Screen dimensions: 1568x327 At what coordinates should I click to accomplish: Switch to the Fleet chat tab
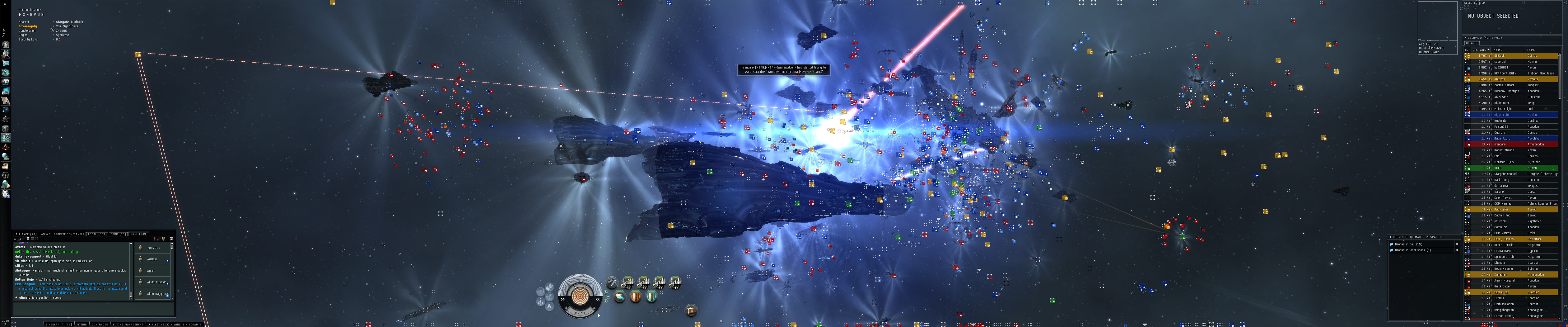pos(139,234)
